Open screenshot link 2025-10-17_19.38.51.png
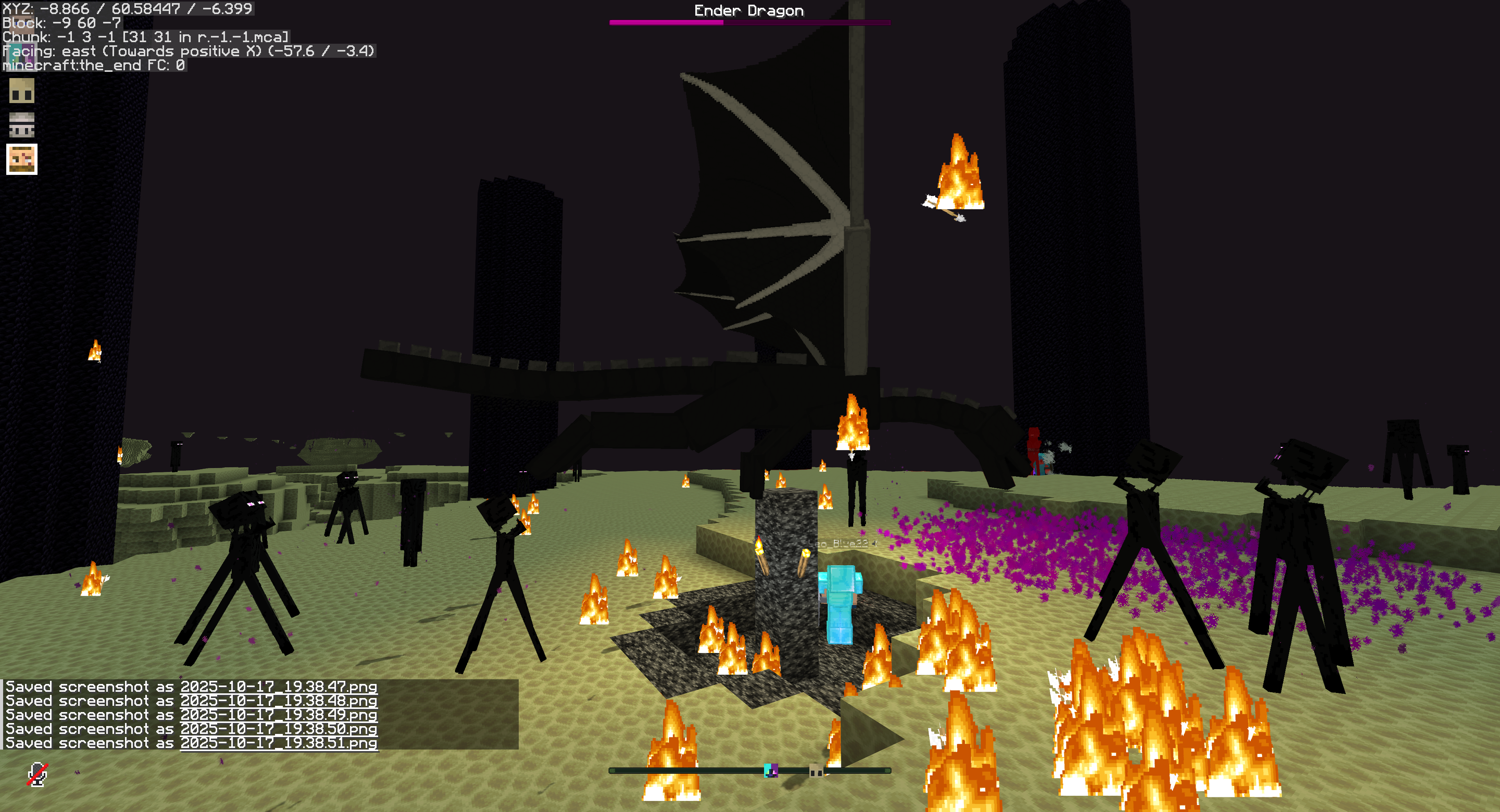This screenshot has width=1500, height=812. point(279,743)
